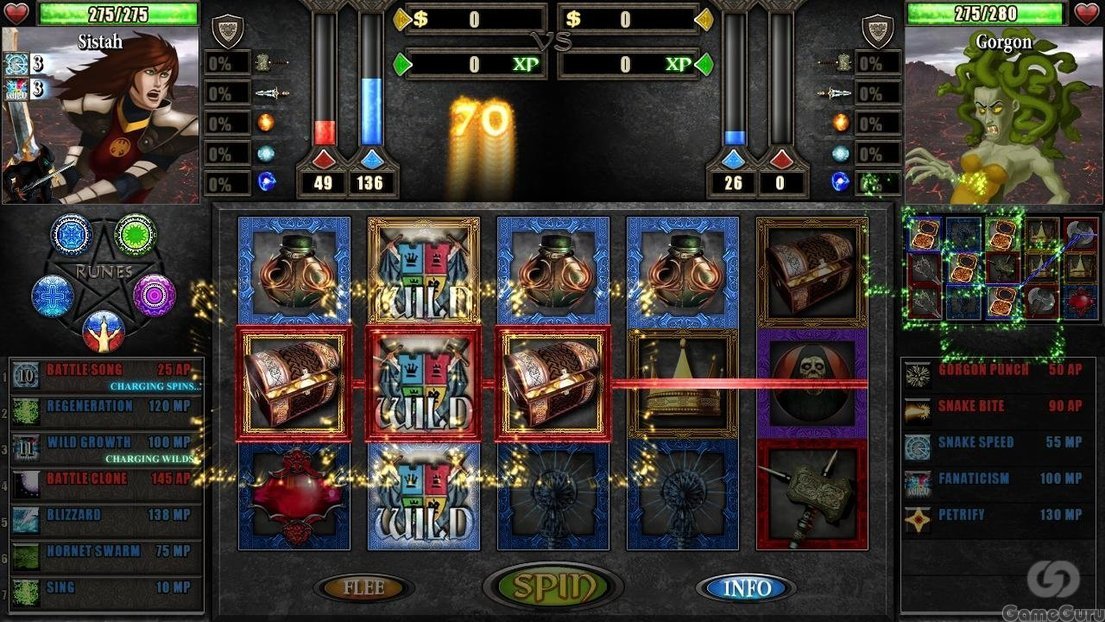Trigger the Battle Clone ability
This screenshot has height=622, width=1105.
(106, 480)
